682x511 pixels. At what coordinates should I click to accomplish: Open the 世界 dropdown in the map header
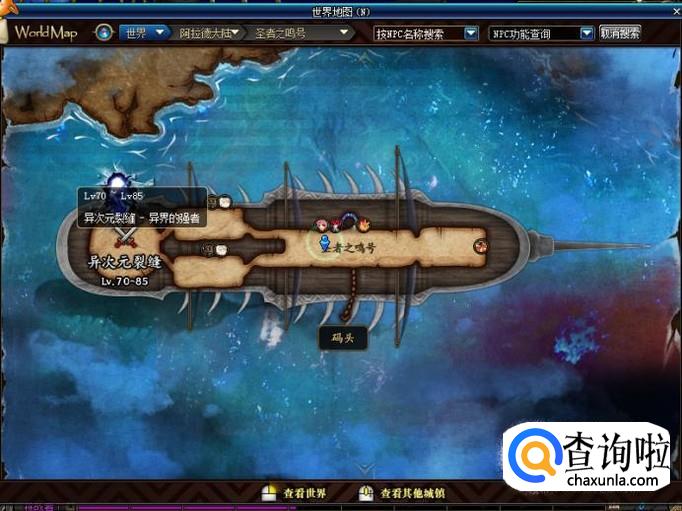(144, 33)
